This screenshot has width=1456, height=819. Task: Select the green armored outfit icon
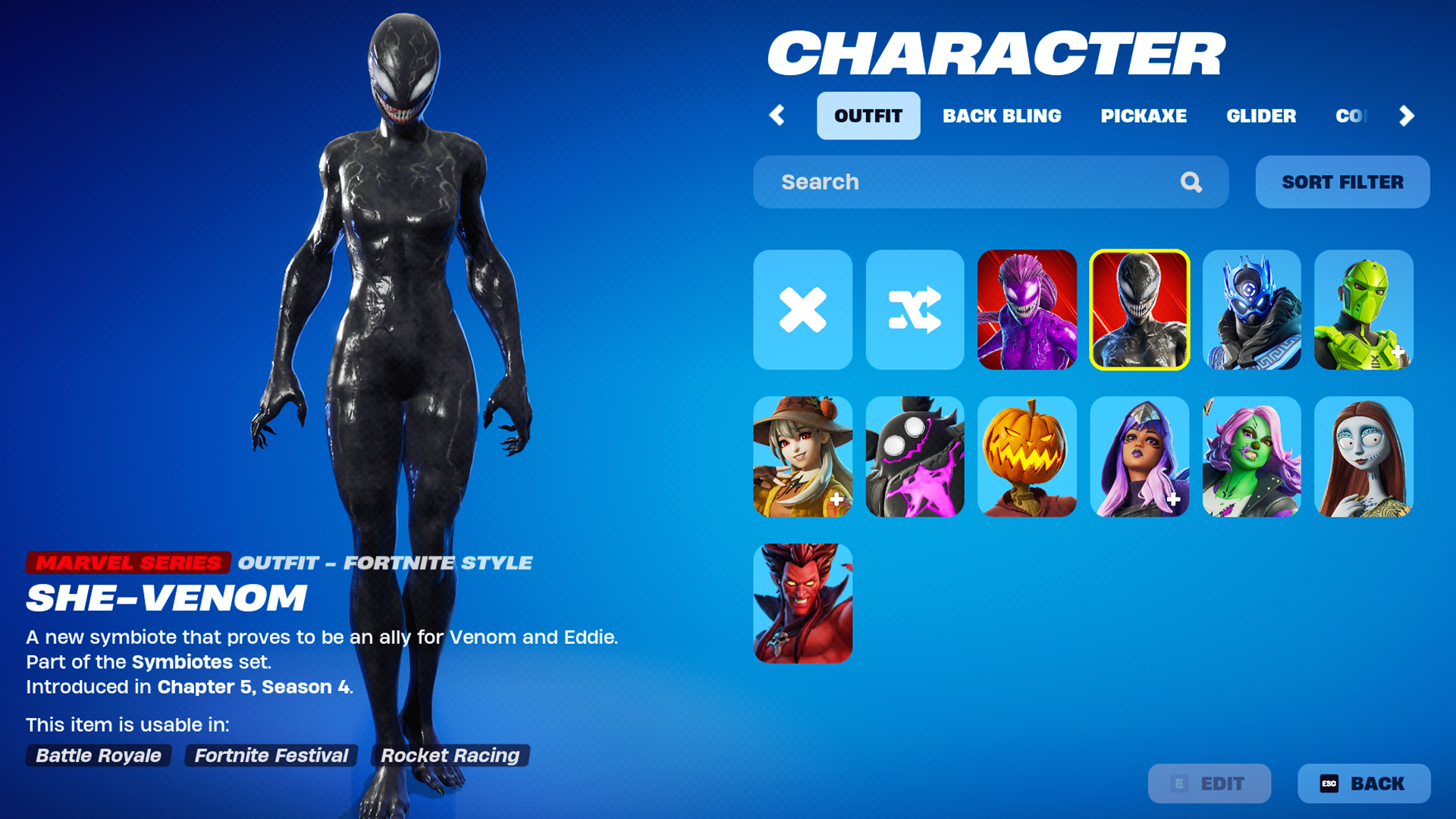point(1363,309)
